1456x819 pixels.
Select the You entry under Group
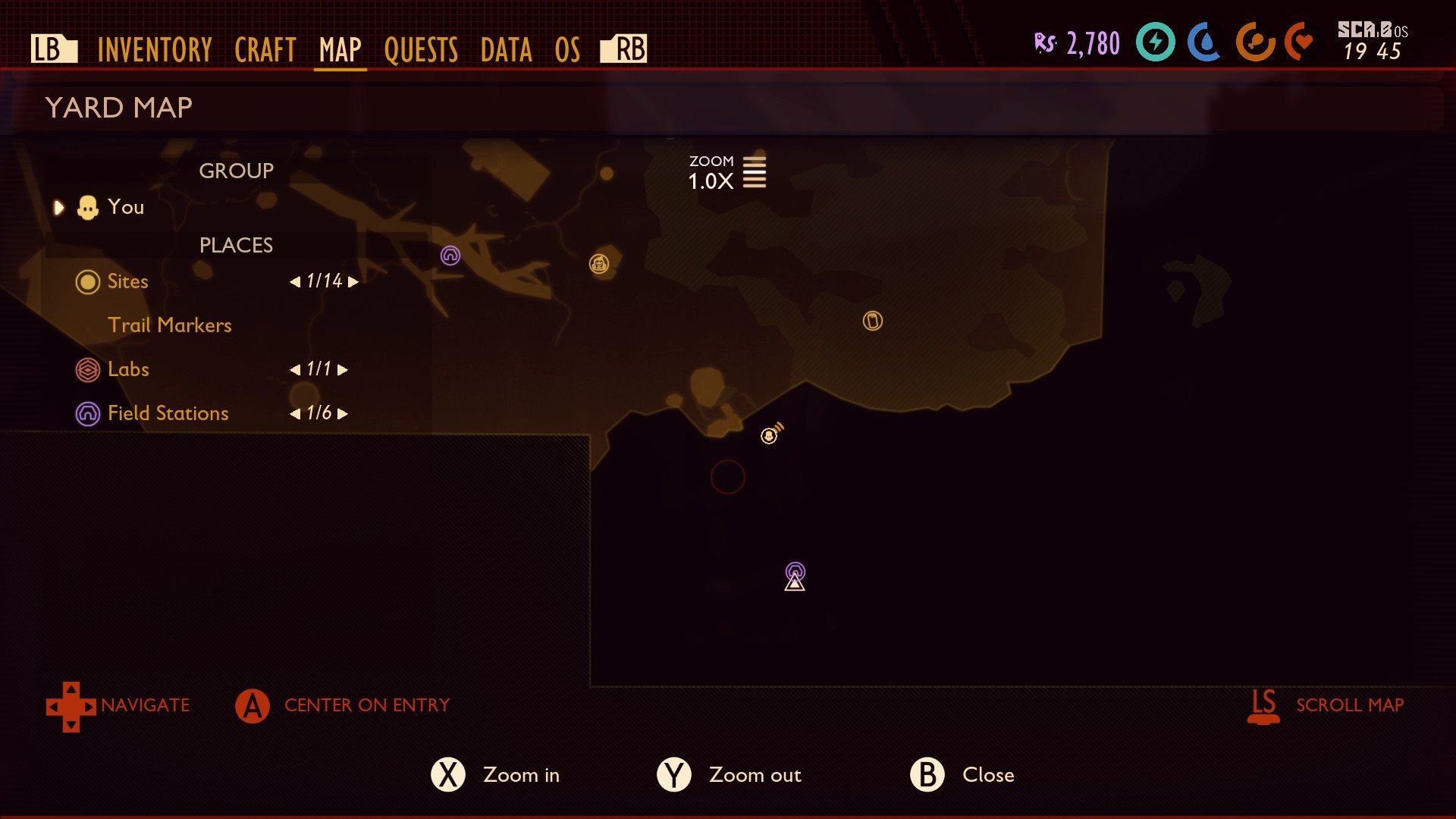pyautogui.click(x=125, y=207)
